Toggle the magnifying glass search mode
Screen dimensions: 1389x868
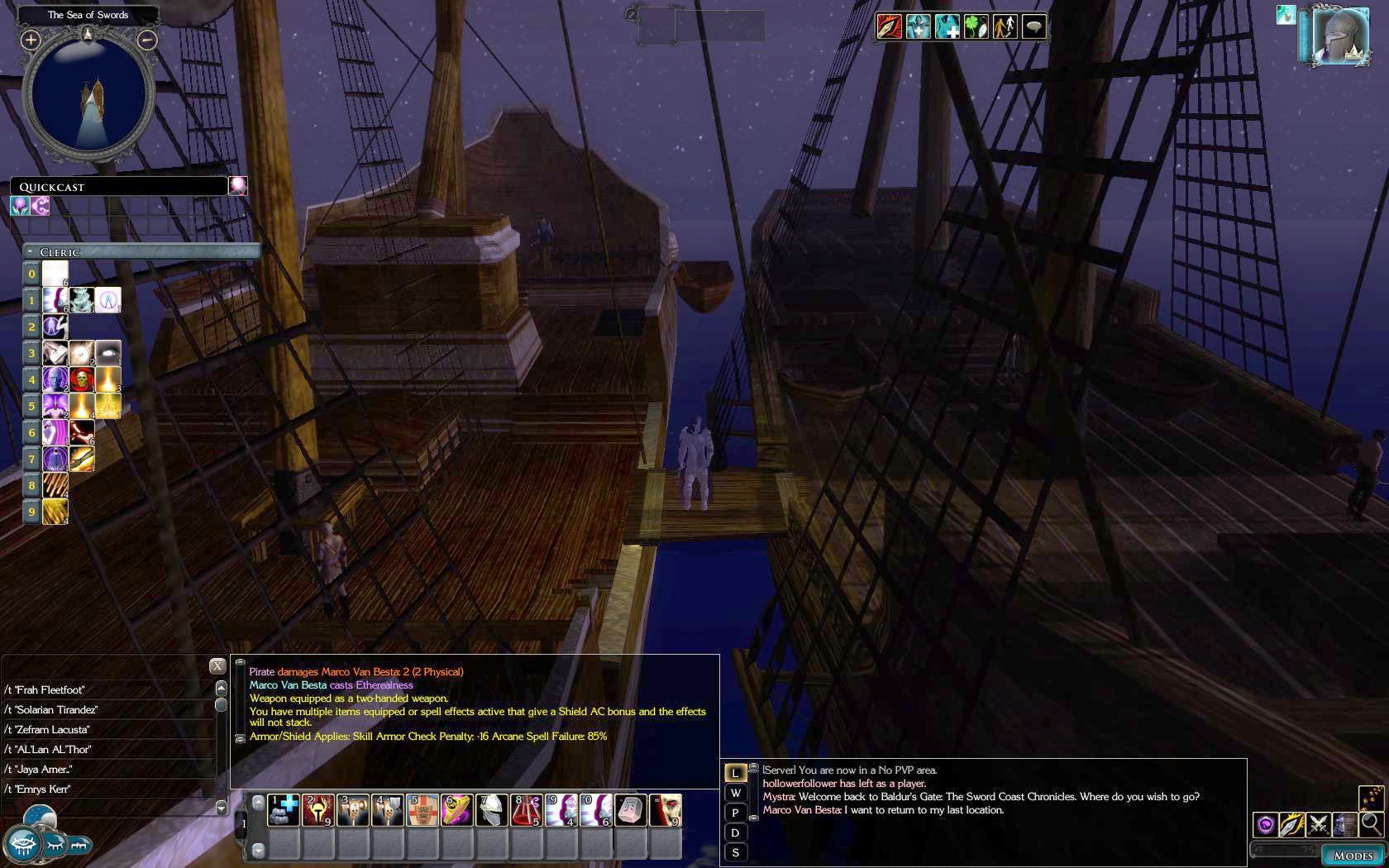pos(1371,824)
